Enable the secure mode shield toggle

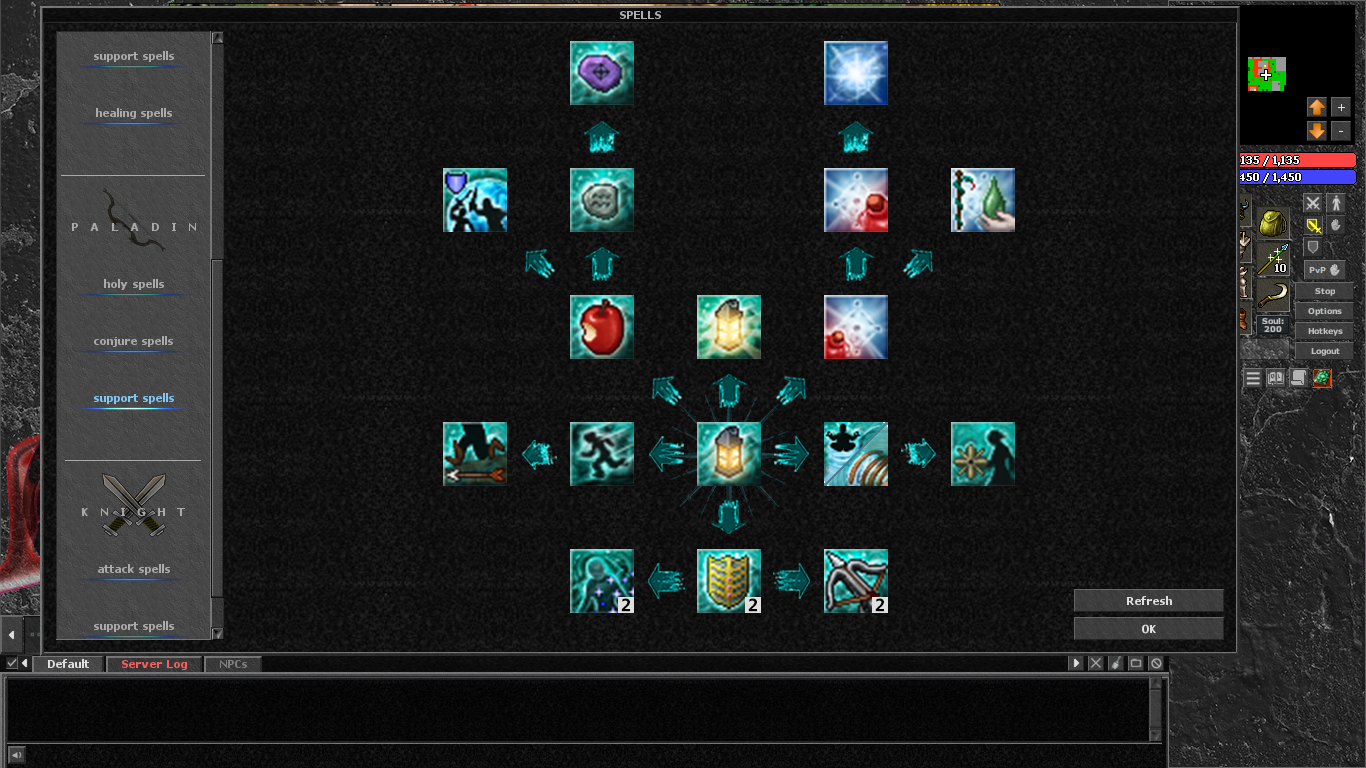click(x=1313, y=247)
